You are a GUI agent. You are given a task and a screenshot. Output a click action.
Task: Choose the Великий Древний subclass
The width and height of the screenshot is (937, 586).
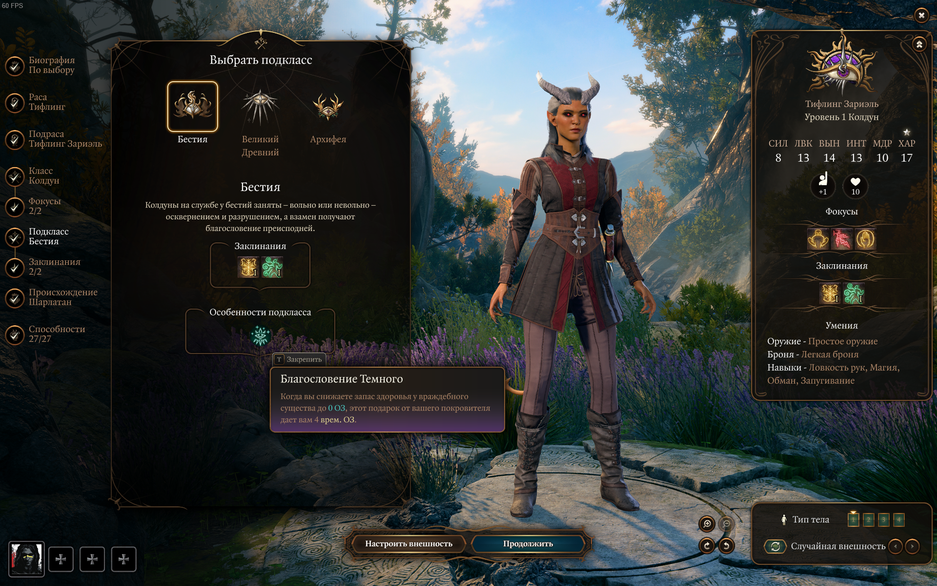(x=260, y=106)
